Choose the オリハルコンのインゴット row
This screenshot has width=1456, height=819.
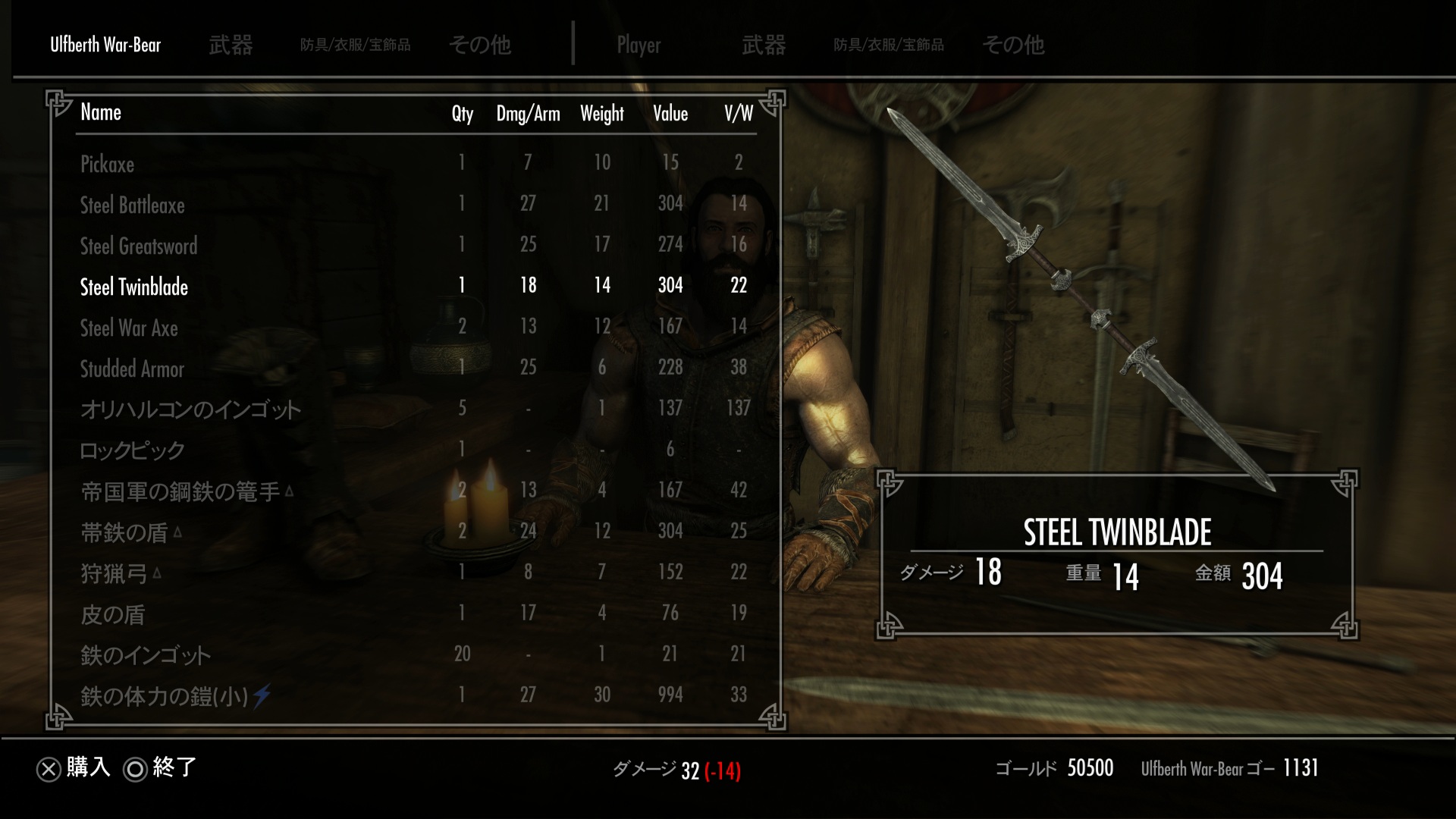(x=191, y=409)
